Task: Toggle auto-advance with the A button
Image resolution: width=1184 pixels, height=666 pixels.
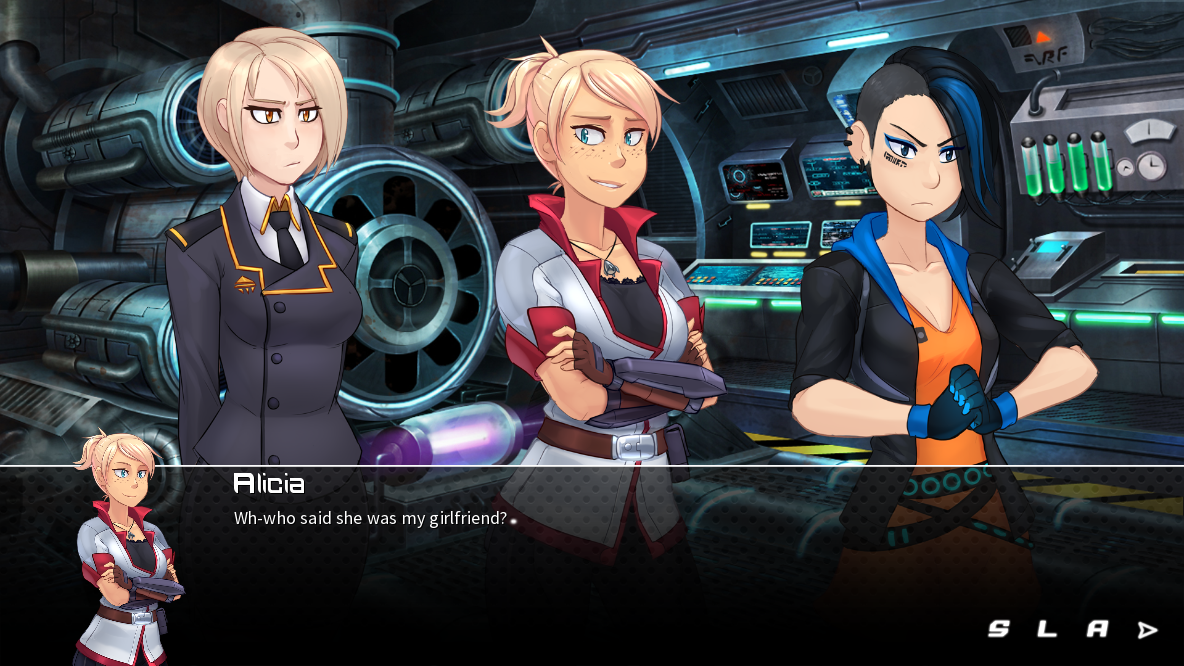Action: click(1097, 629)
